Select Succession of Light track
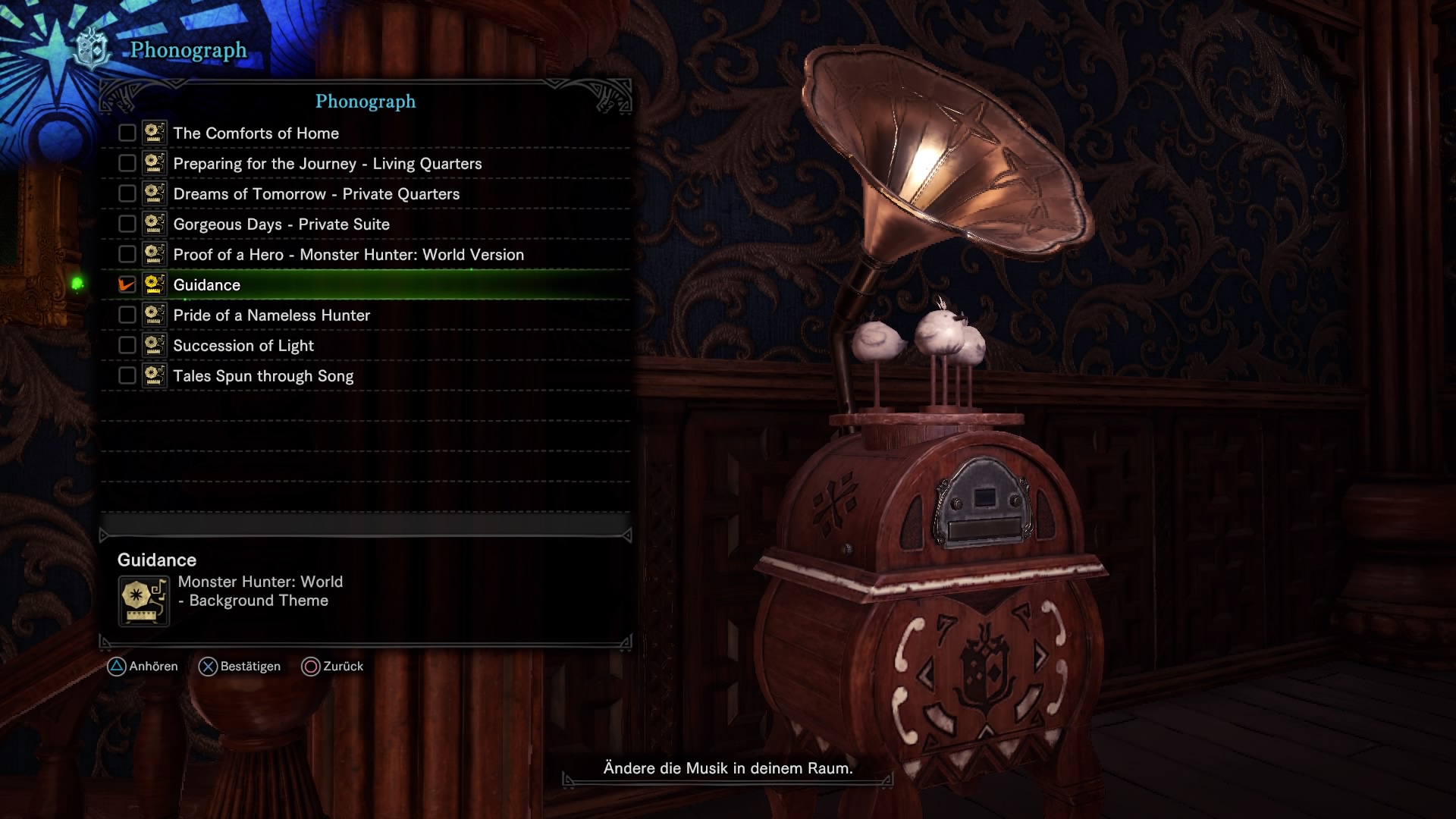Screen dimensions: 1456x819 pyautogui.click(x=243, y=346)
